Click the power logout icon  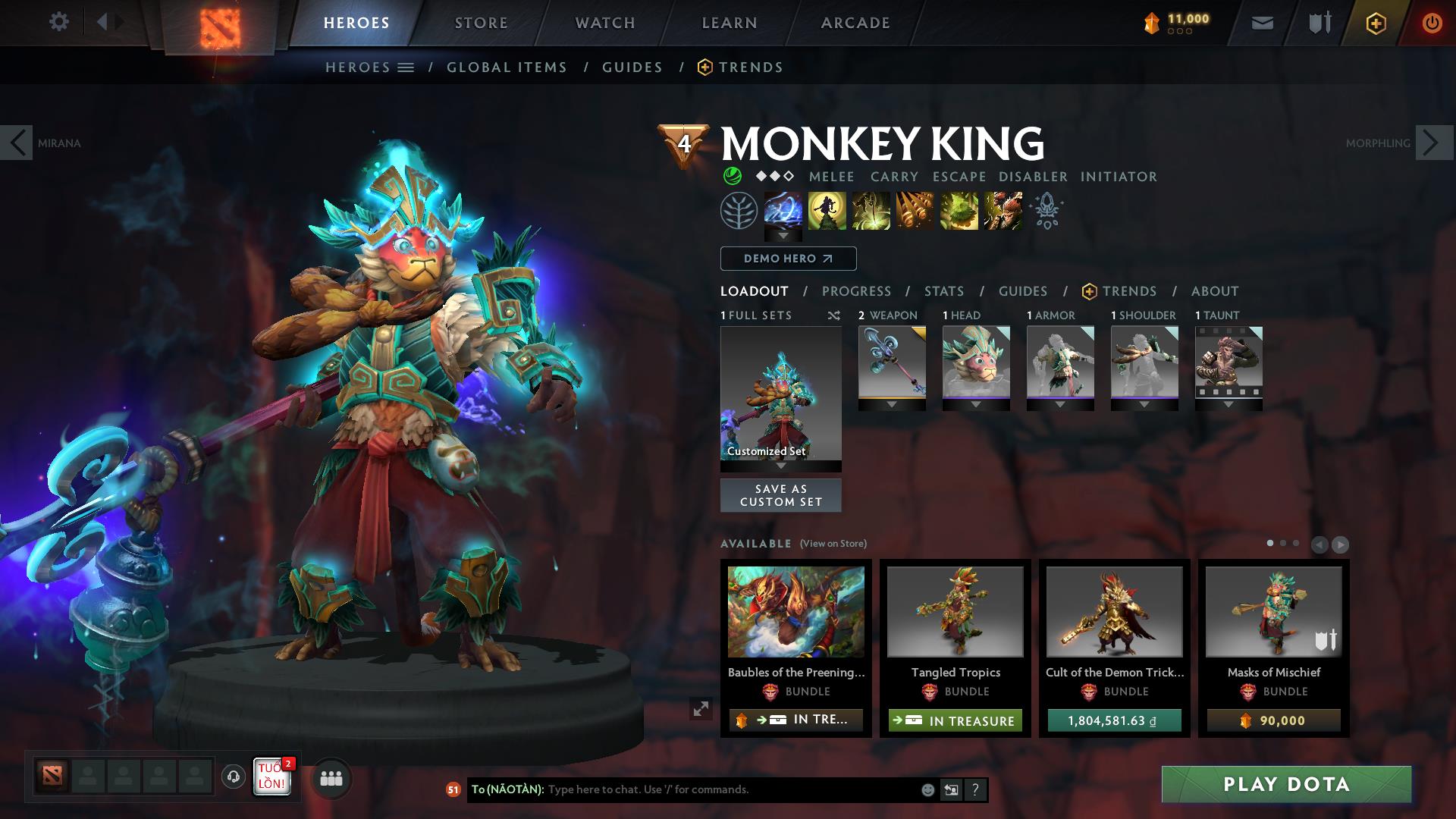(1432, 22)
